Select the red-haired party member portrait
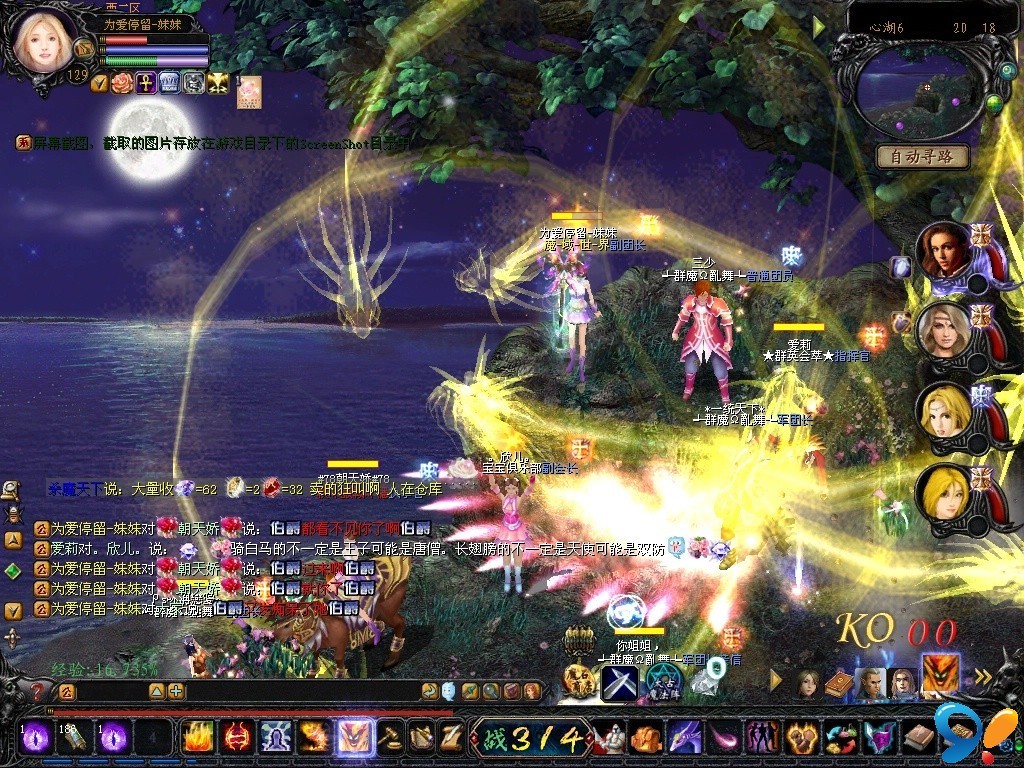Screen dimensions: 1024x768 click(942, 252)
